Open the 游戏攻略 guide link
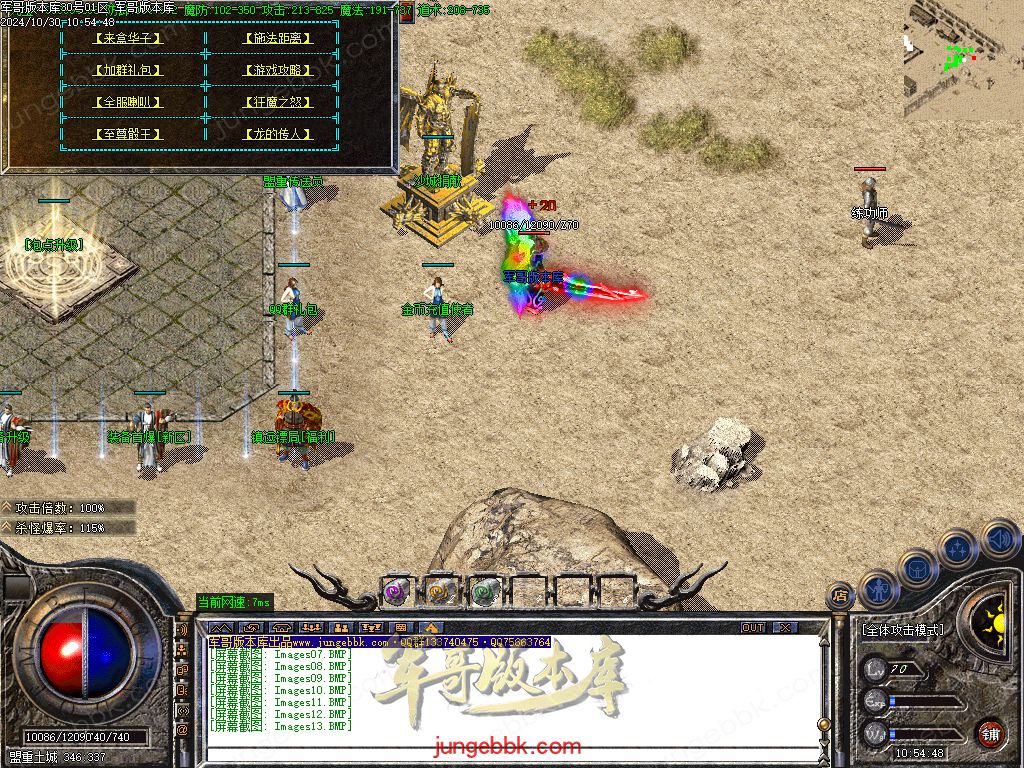Screen dimensions: 1024x768 (277, 70)
